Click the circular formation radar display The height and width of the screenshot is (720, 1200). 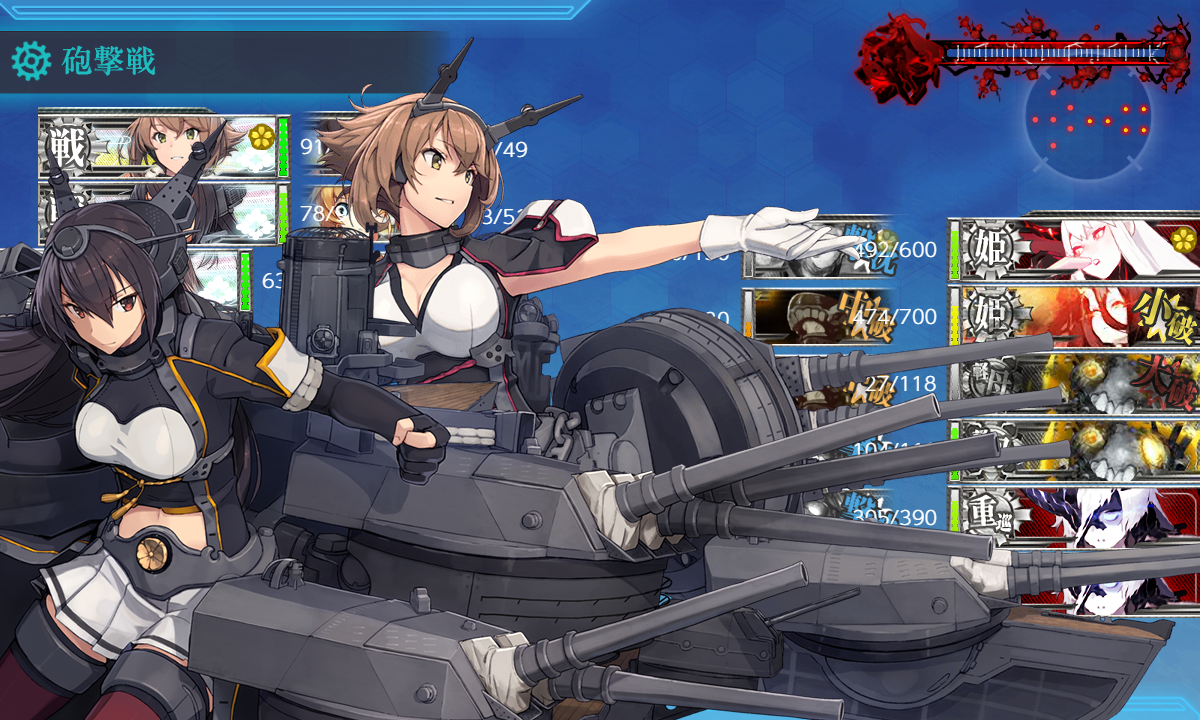point(1088,120)
